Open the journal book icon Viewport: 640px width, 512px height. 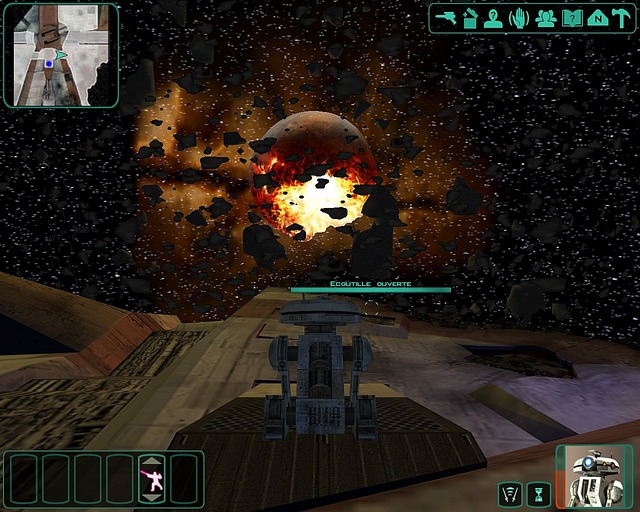tap(572, 18)
